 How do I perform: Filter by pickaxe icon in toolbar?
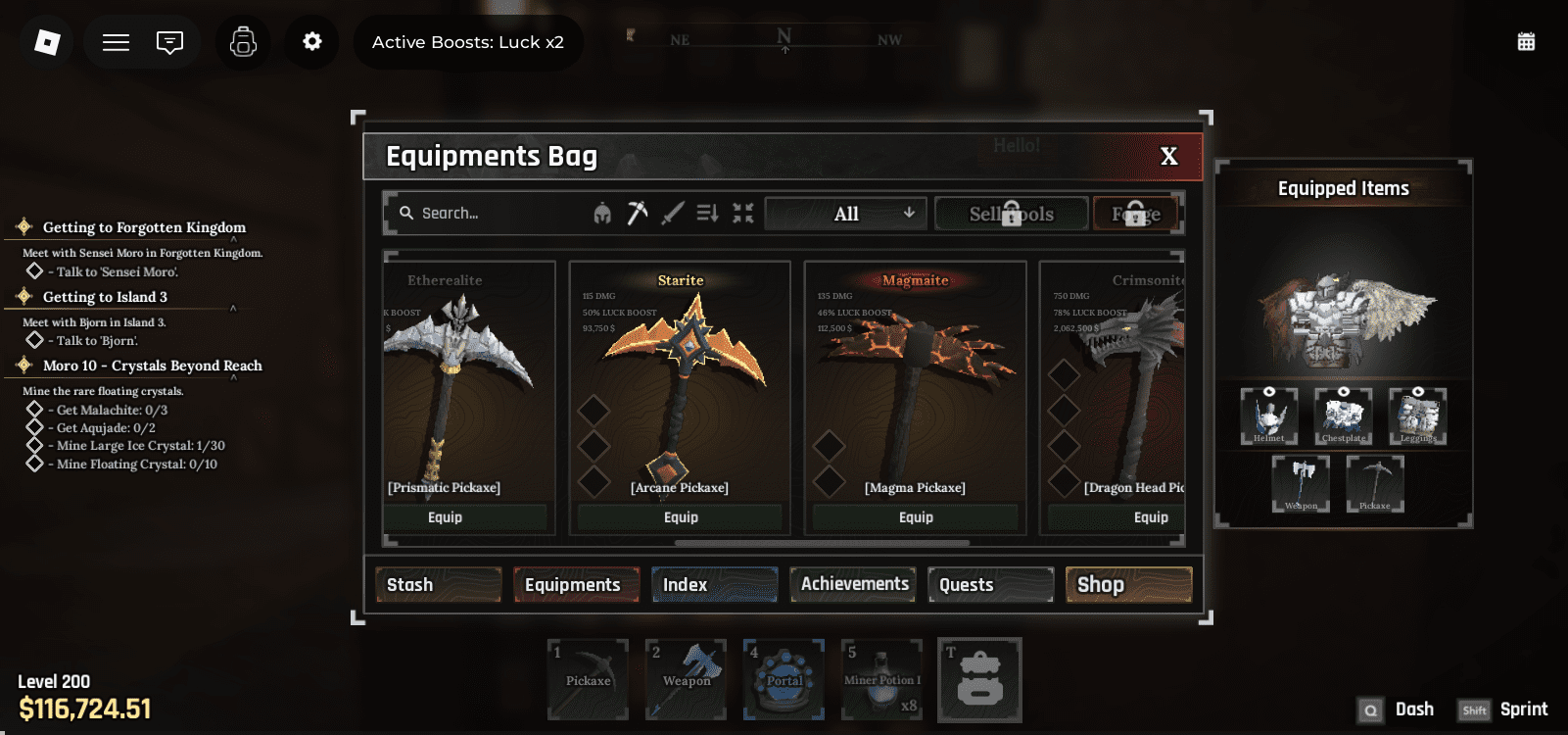point(638,213)
